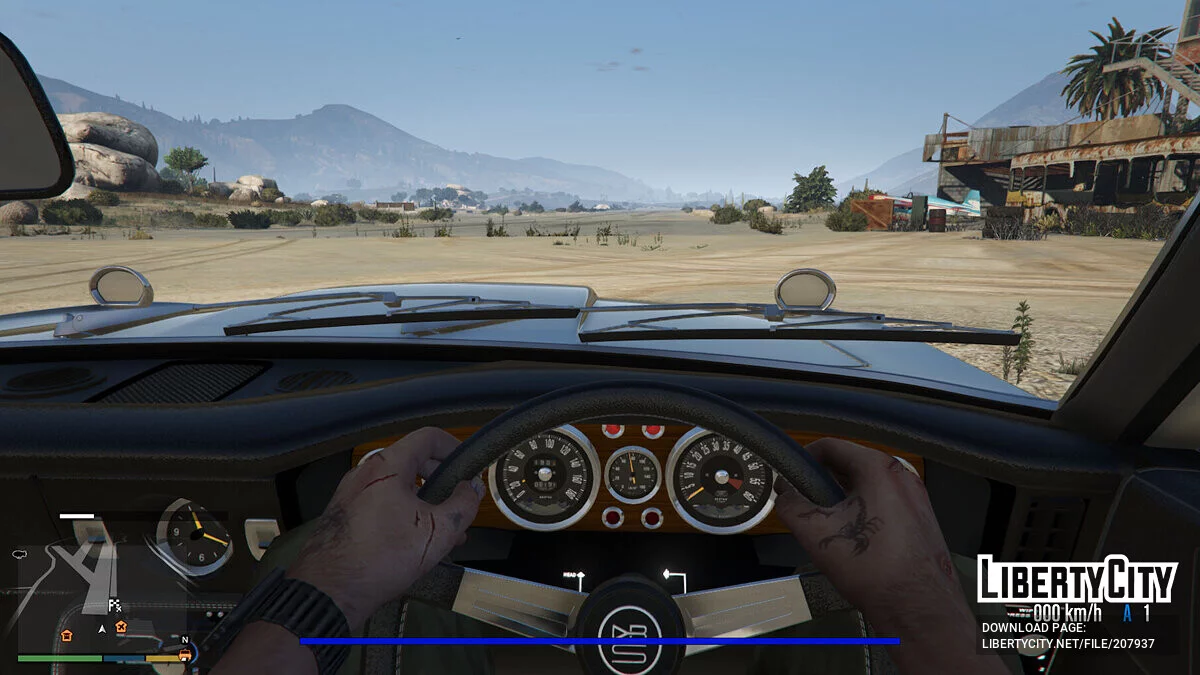
Task: Click the LibertyCity watermark logo
Action: tap(1077, 579)
